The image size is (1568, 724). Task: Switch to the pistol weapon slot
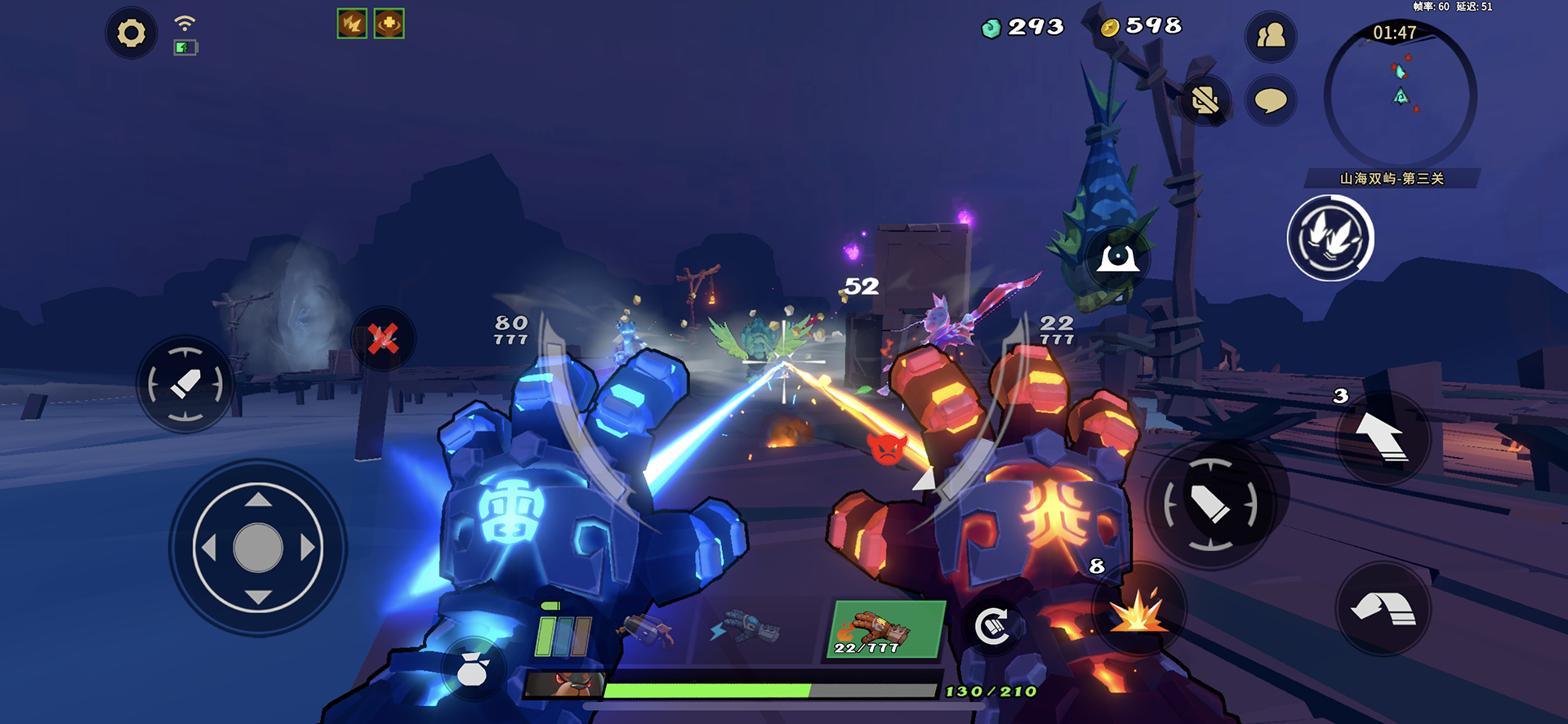[647, 630]
